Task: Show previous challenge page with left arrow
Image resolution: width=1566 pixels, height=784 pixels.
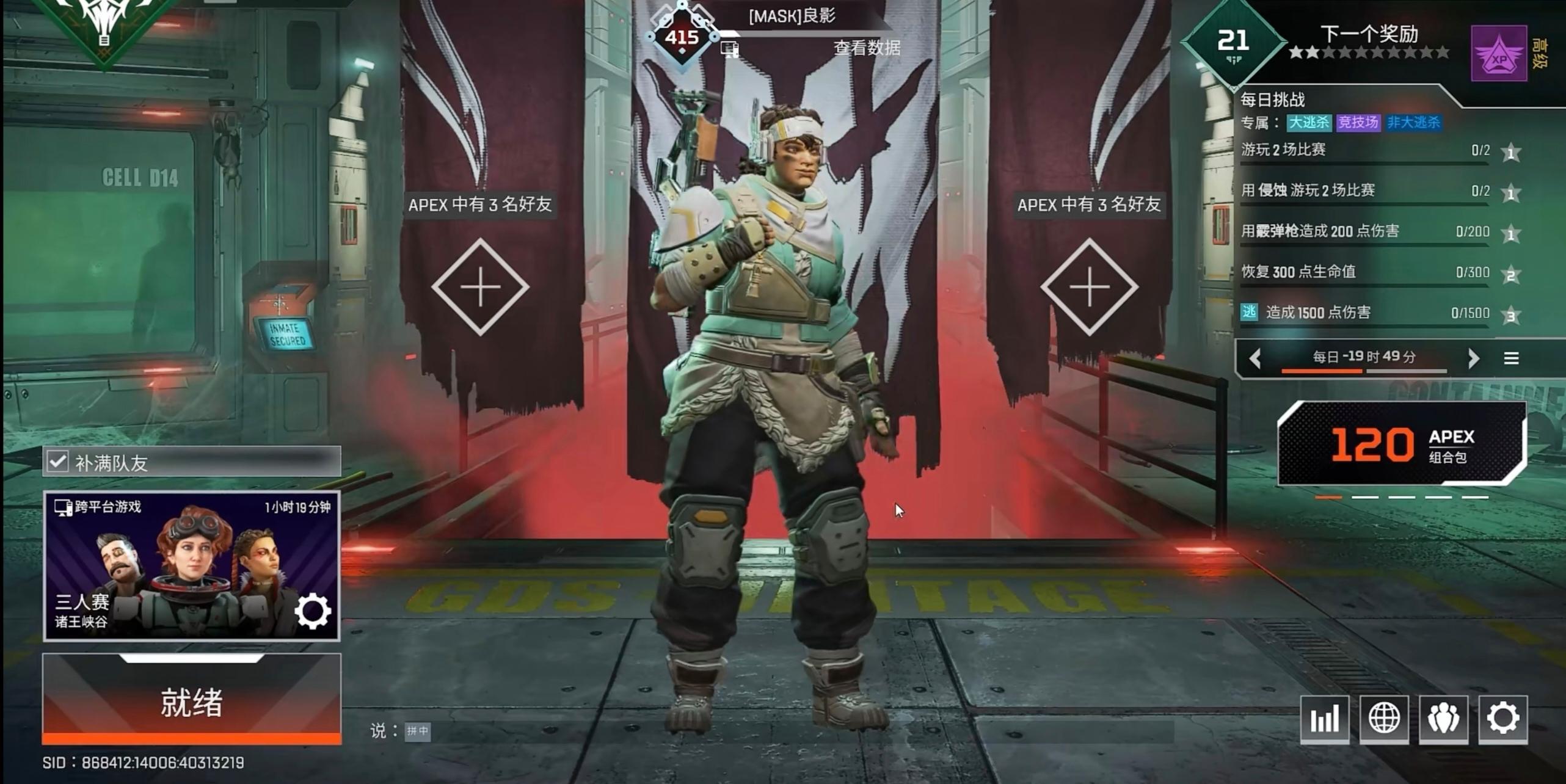Action: [x=1256, y=358]
